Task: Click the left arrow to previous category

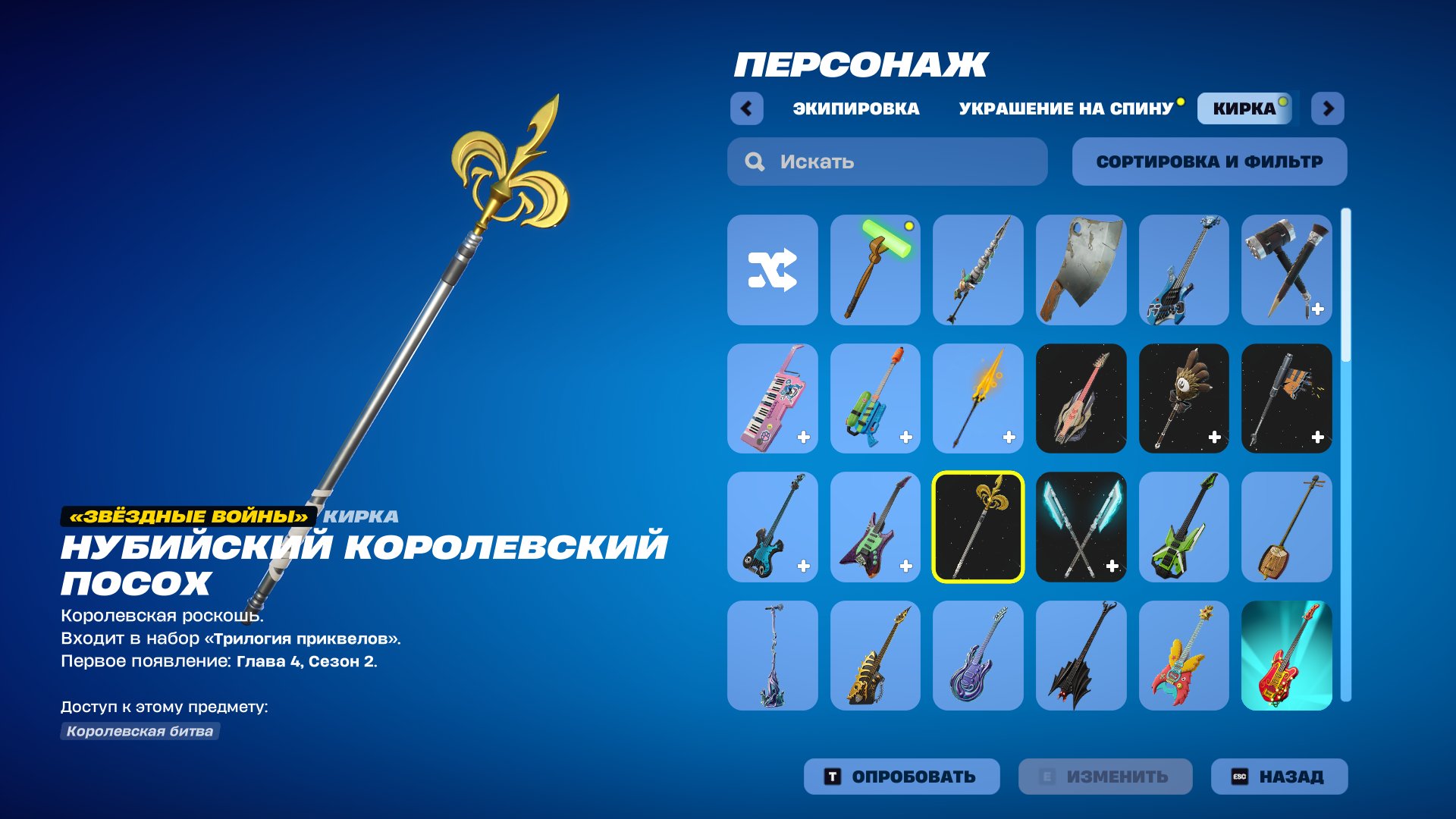Action: [748, 109]
